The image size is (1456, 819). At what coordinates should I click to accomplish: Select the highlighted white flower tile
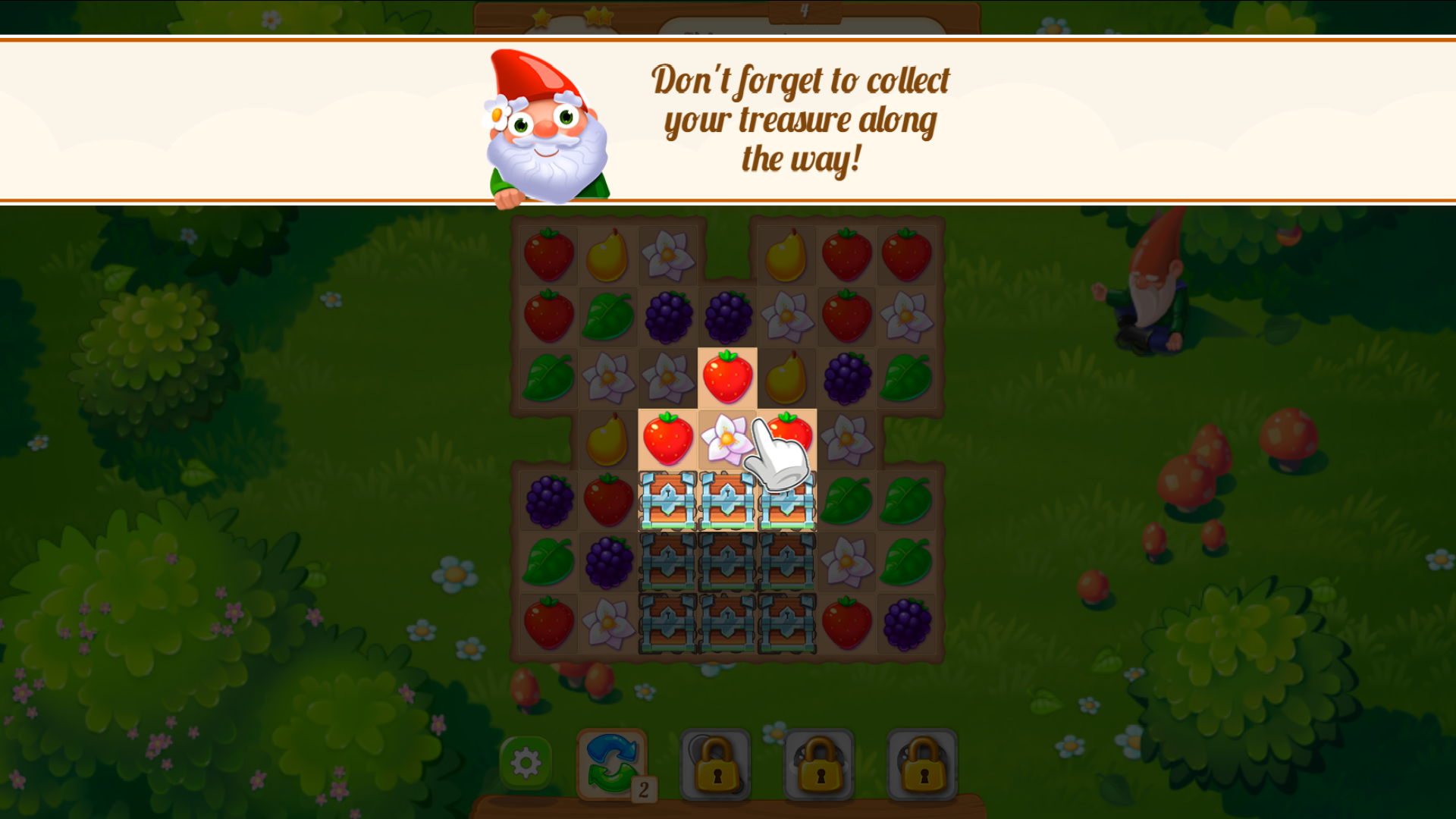[726, 437]
